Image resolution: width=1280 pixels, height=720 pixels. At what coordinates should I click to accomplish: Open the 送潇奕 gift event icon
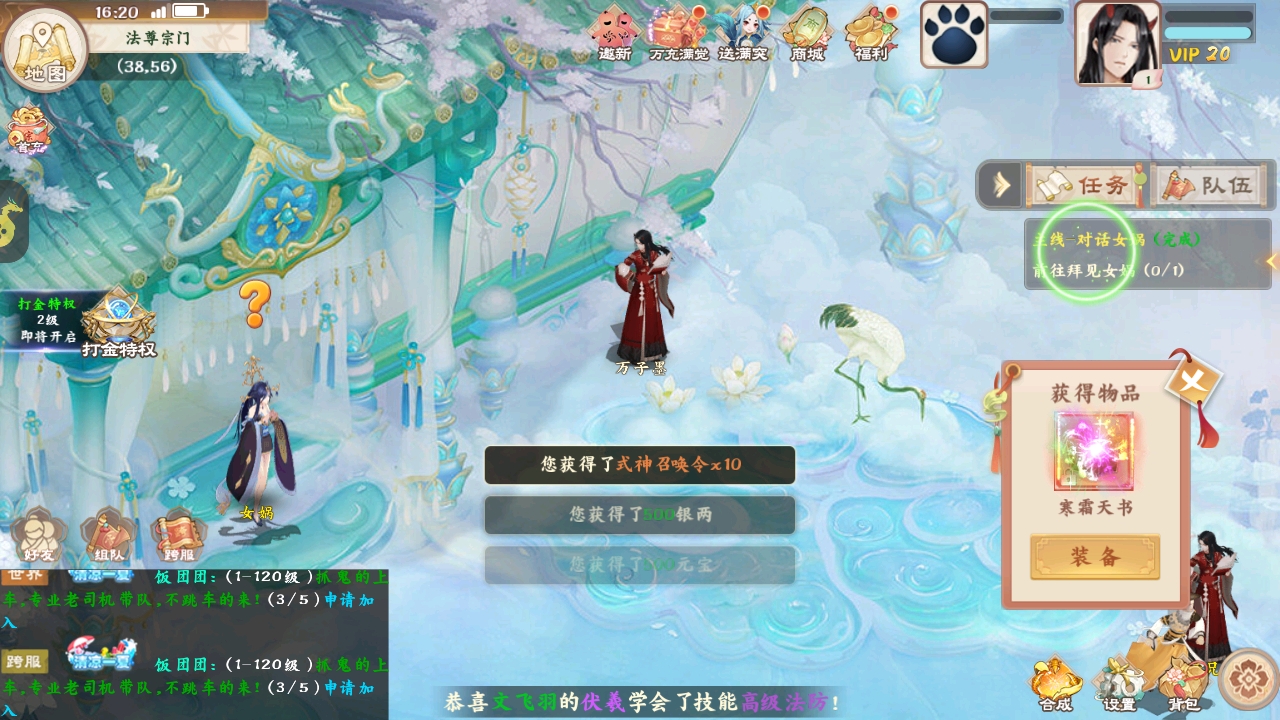click(742, 33)
